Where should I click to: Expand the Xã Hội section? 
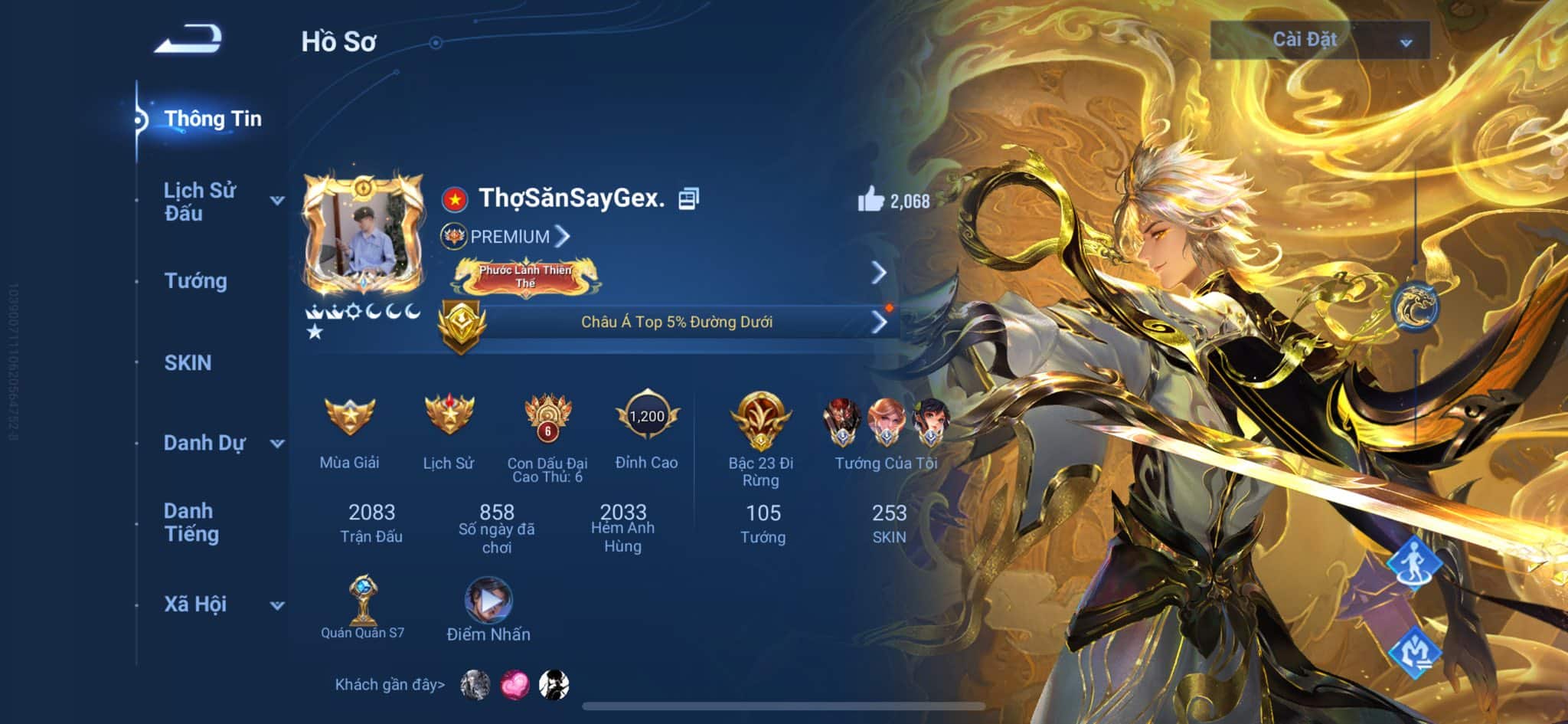[277, 605]
